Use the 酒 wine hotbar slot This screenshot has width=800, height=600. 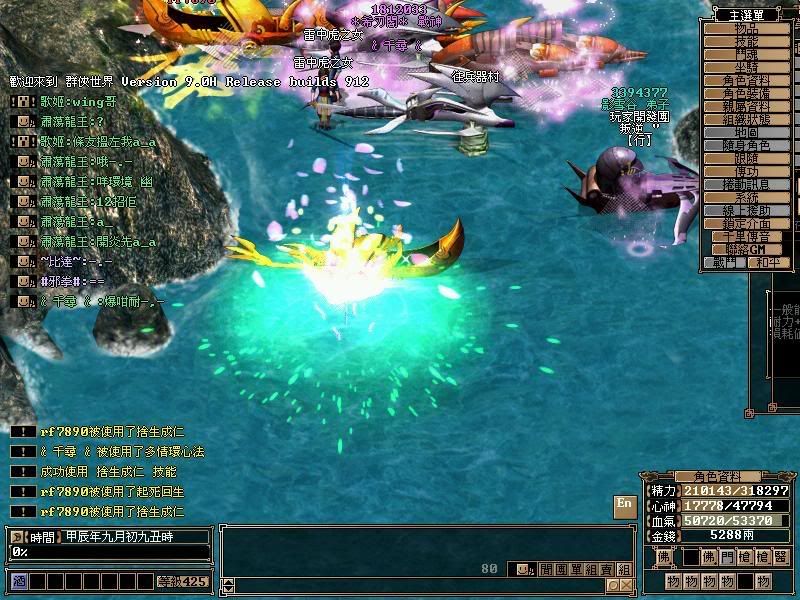click(19, 580)
